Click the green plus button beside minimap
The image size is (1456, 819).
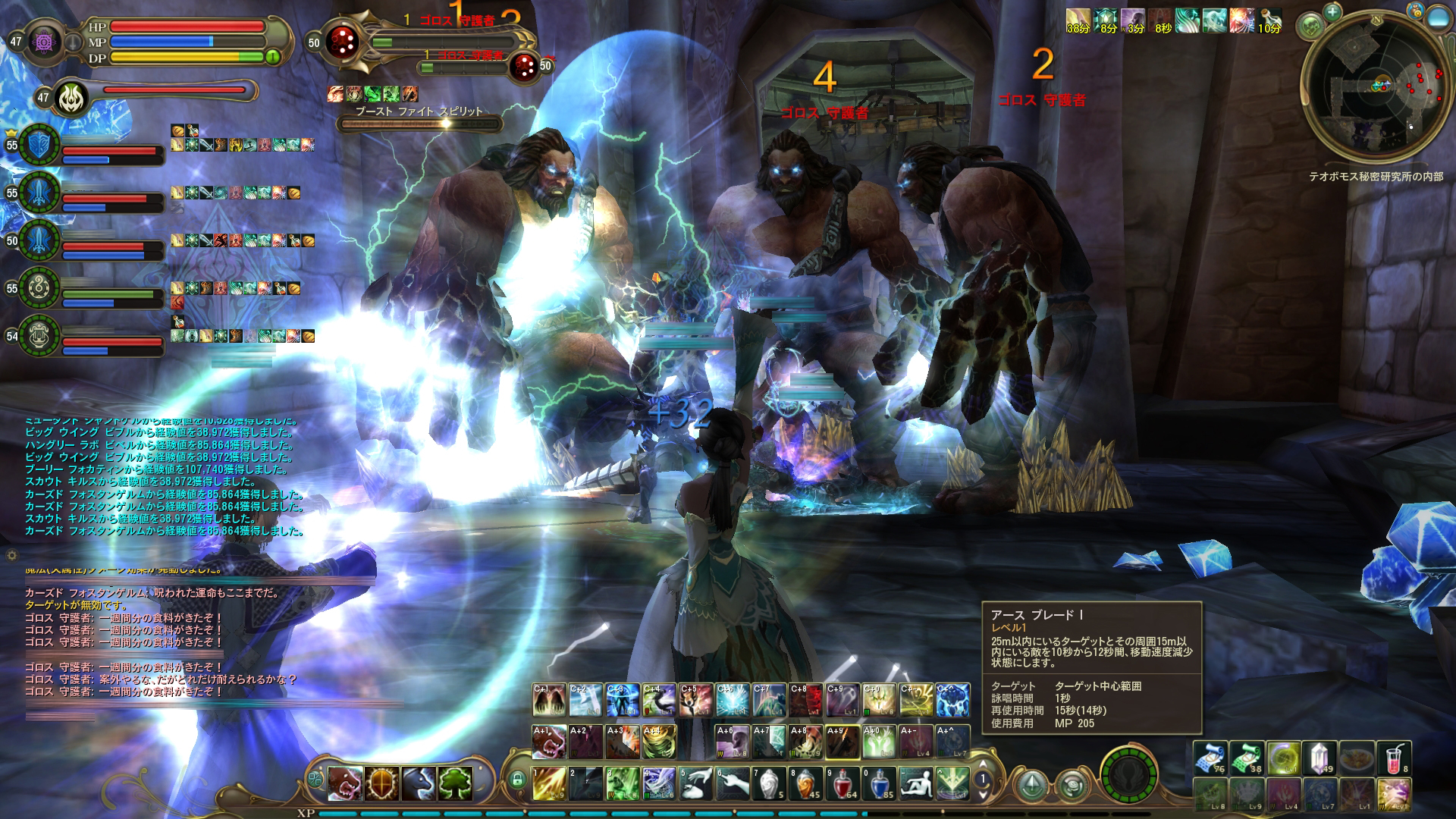1332,11
